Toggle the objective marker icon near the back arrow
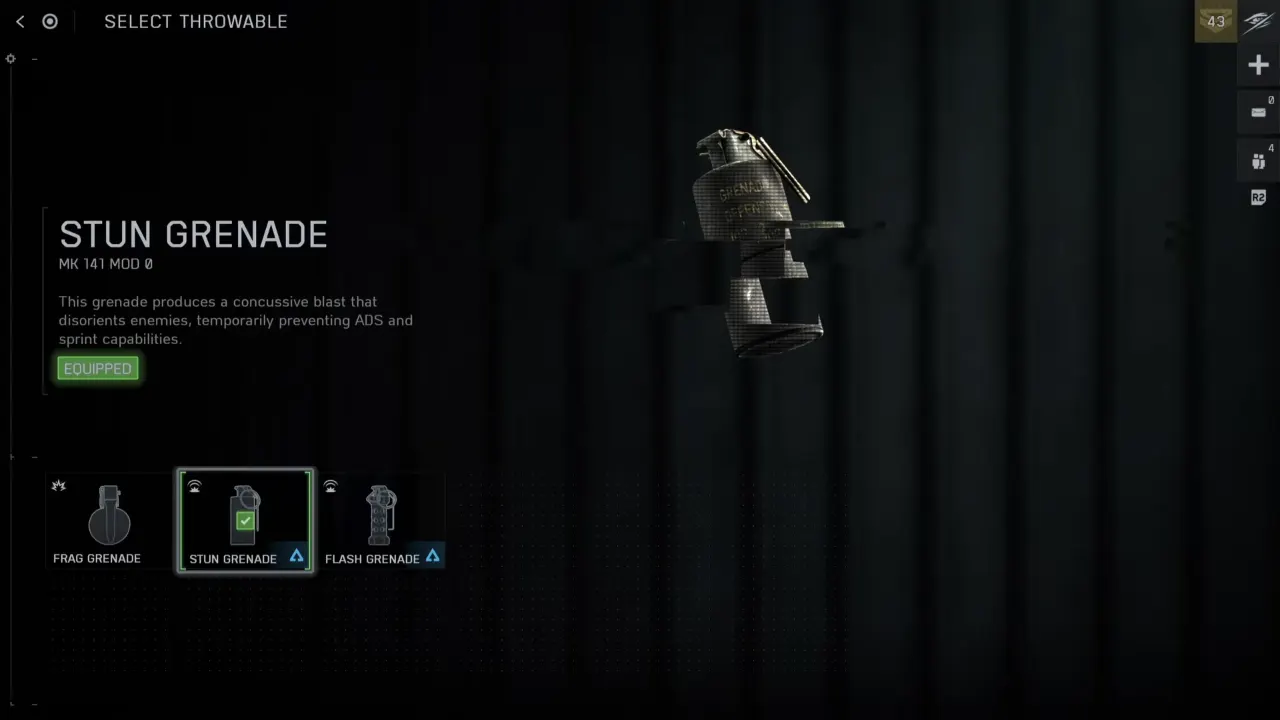Image resolution: width=1280 pixels, height=720 pixels. point(50,21)
